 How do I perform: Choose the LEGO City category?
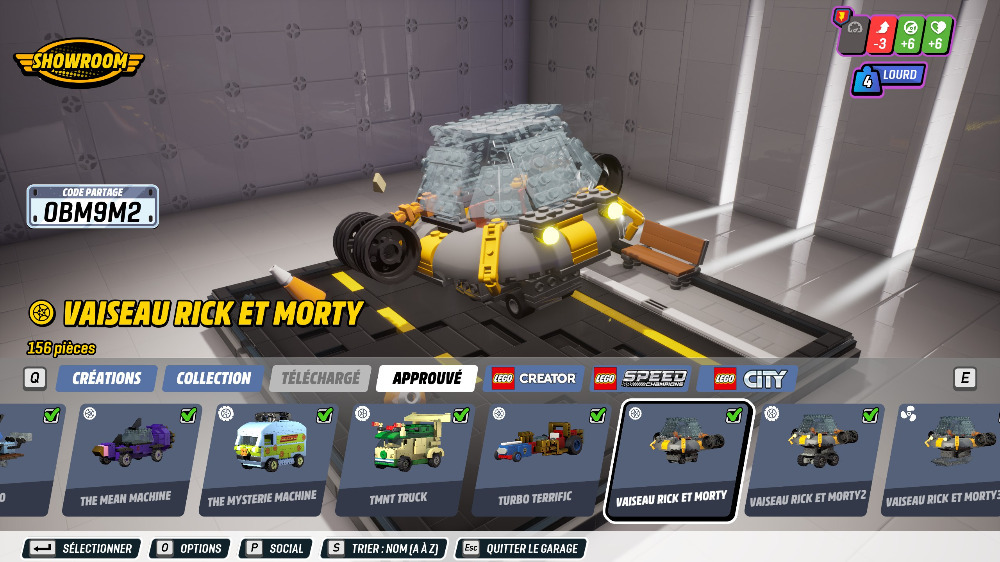click(x=750, y=378)
